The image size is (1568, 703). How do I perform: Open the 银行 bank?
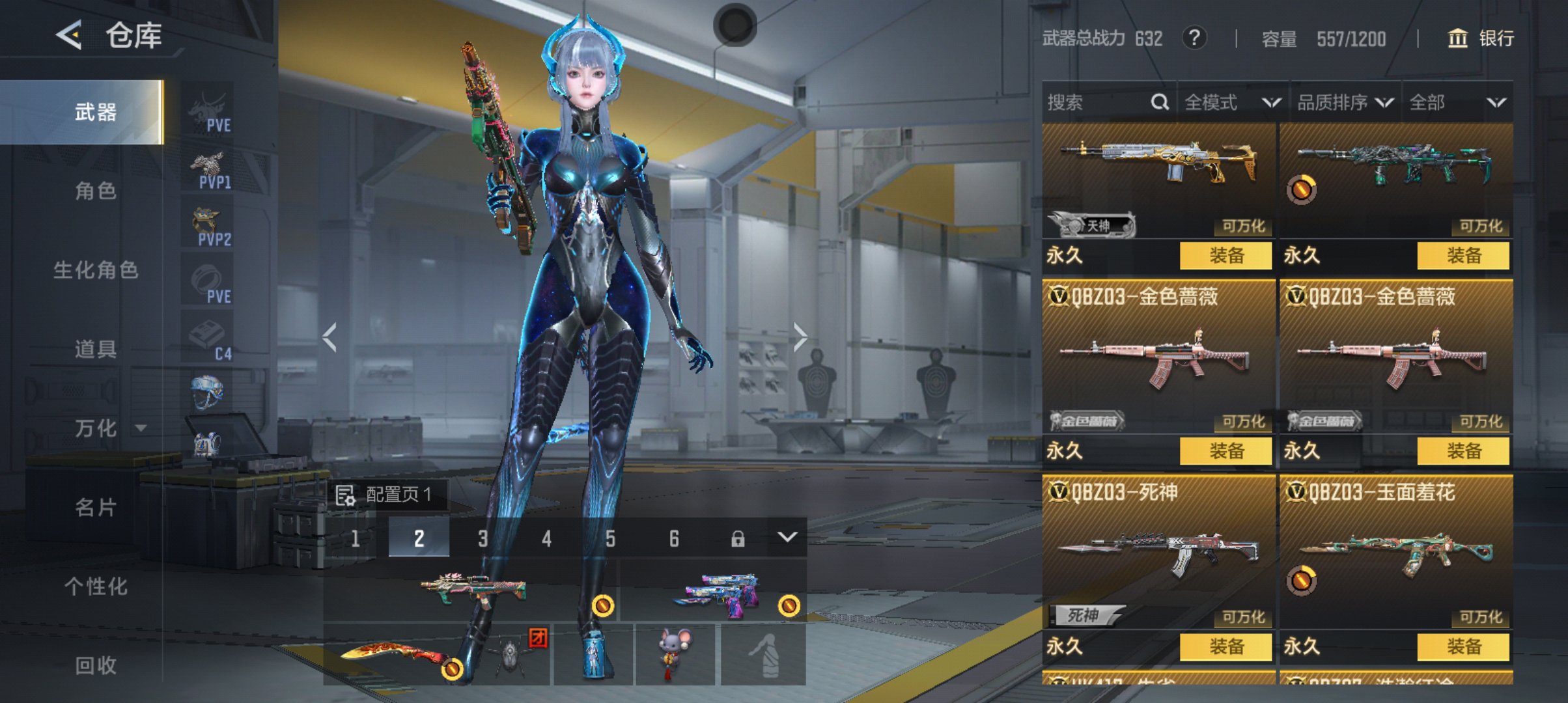coord(1480,38)
